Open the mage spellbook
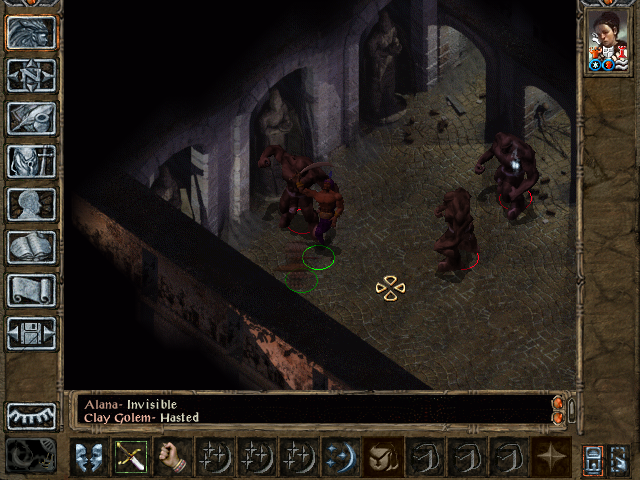The height and width of the screenshot is (480, 640). (31, 247)
